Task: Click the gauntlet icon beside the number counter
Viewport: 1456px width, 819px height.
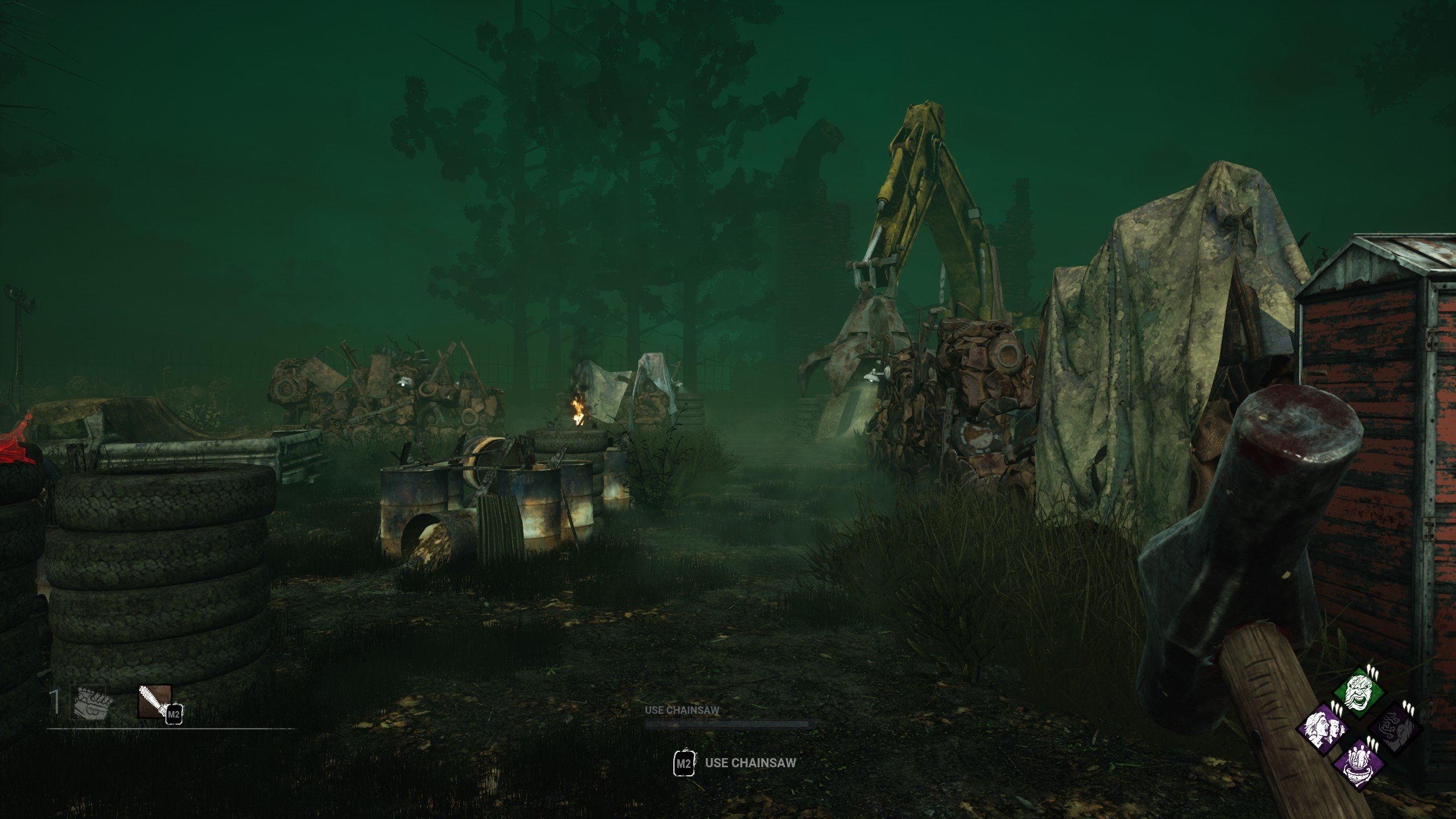Action: click(x=92, y=704)
